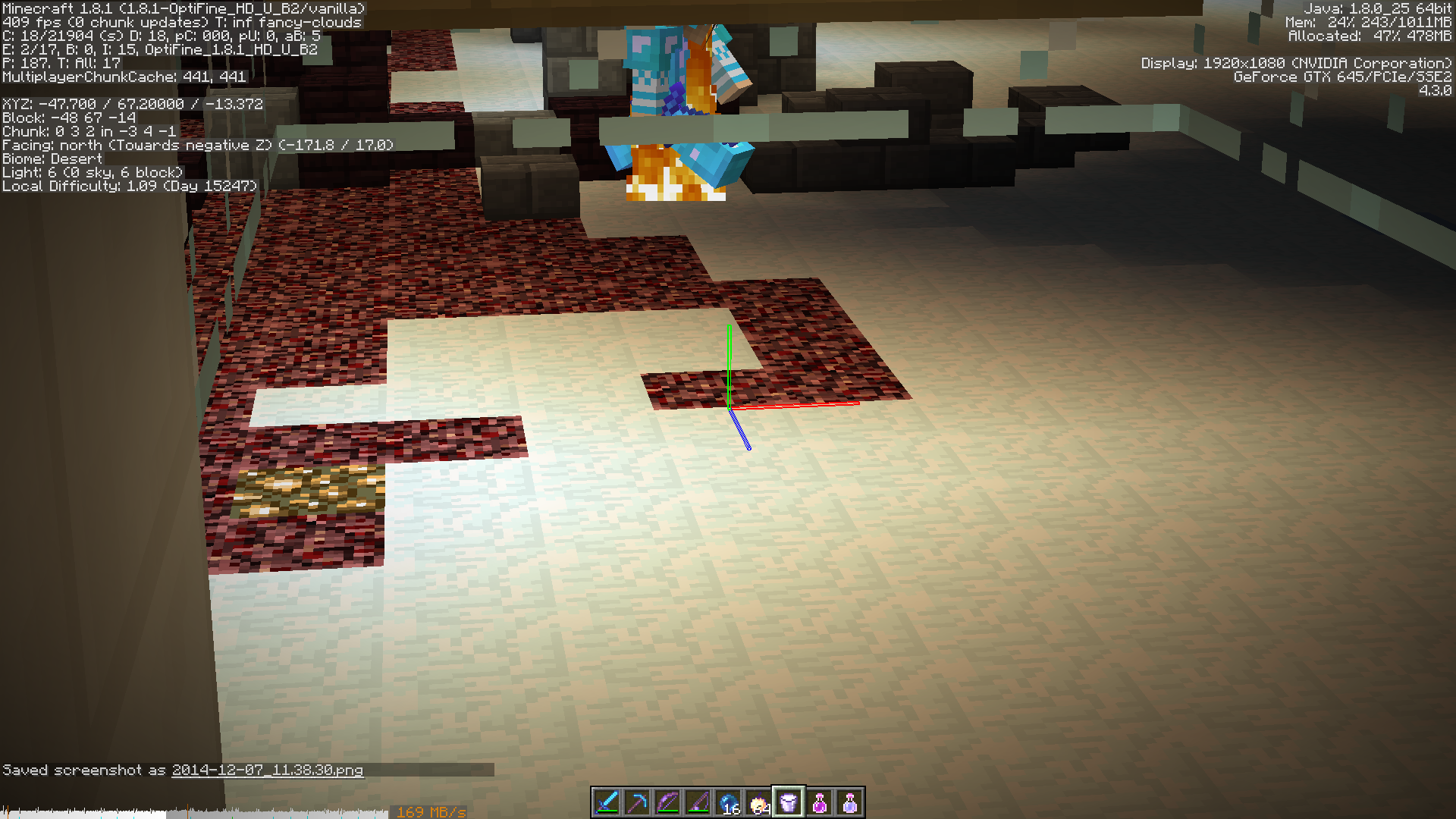
Task: Select the diamond pickaxe hotbar slot
Action: 637,802
